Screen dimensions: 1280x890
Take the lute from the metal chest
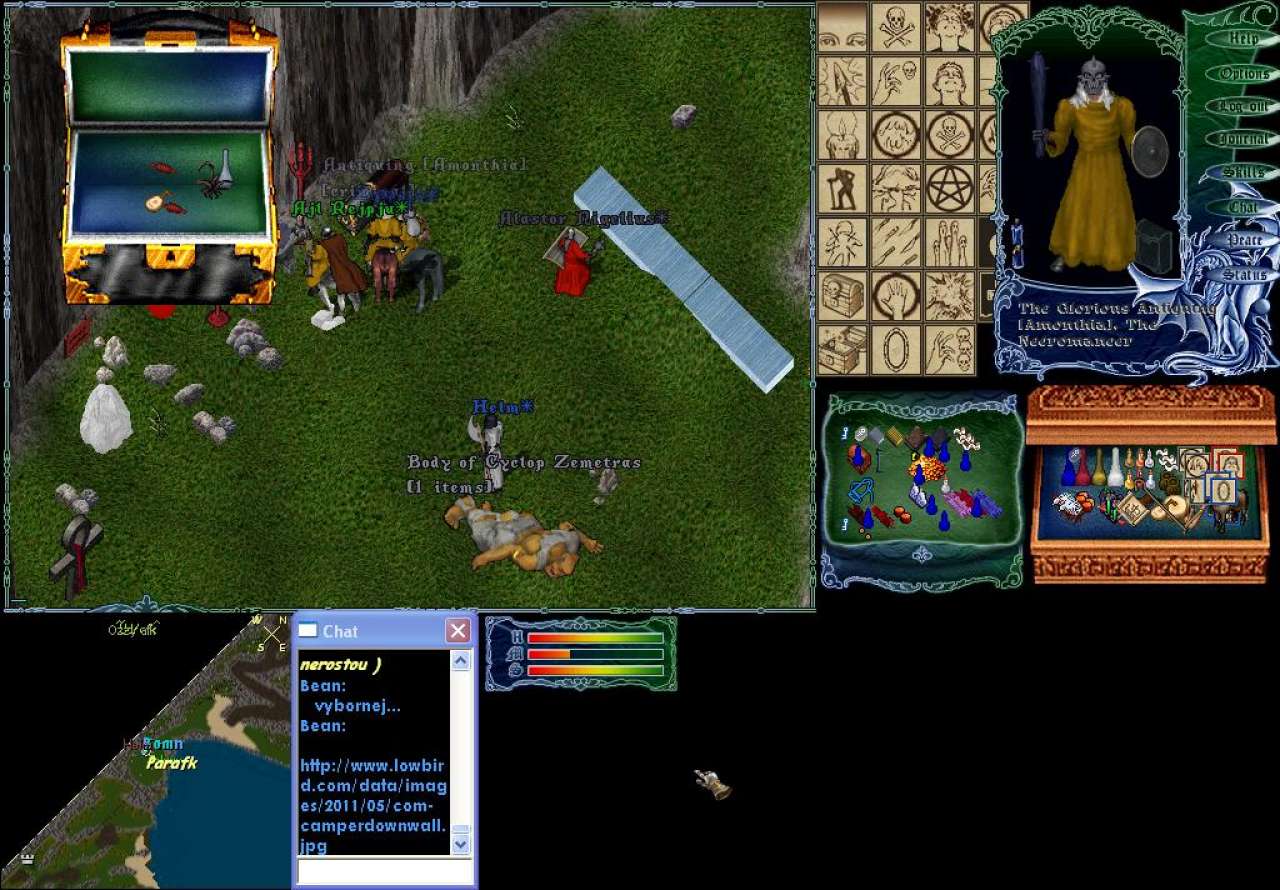coord(155,202)
